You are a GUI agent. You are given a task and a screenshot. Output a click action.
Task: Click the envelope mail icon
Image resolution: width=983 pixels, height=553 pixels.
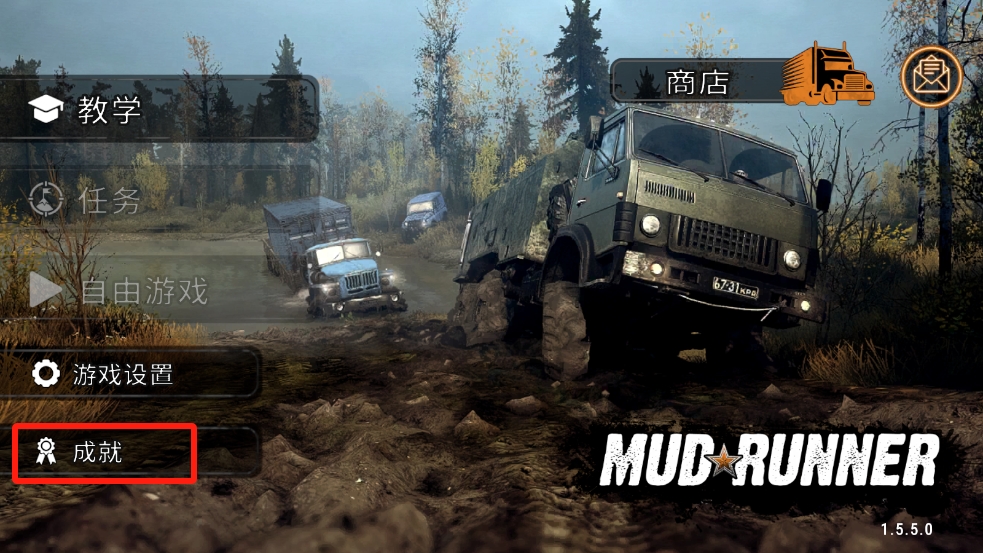pos(931,77)
